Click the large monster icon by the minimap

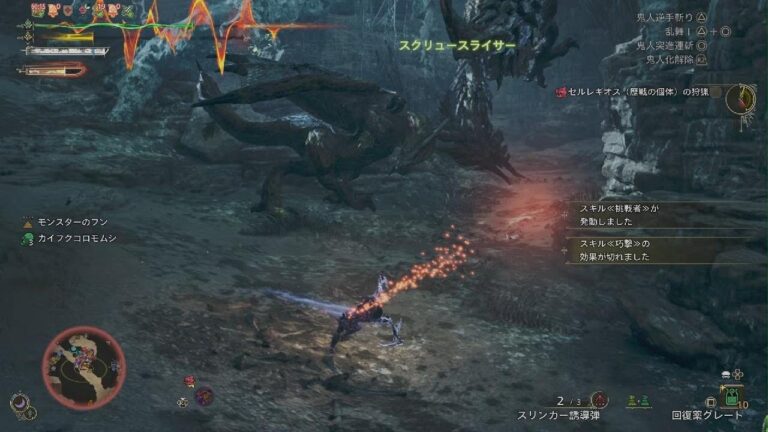[204, 396]
